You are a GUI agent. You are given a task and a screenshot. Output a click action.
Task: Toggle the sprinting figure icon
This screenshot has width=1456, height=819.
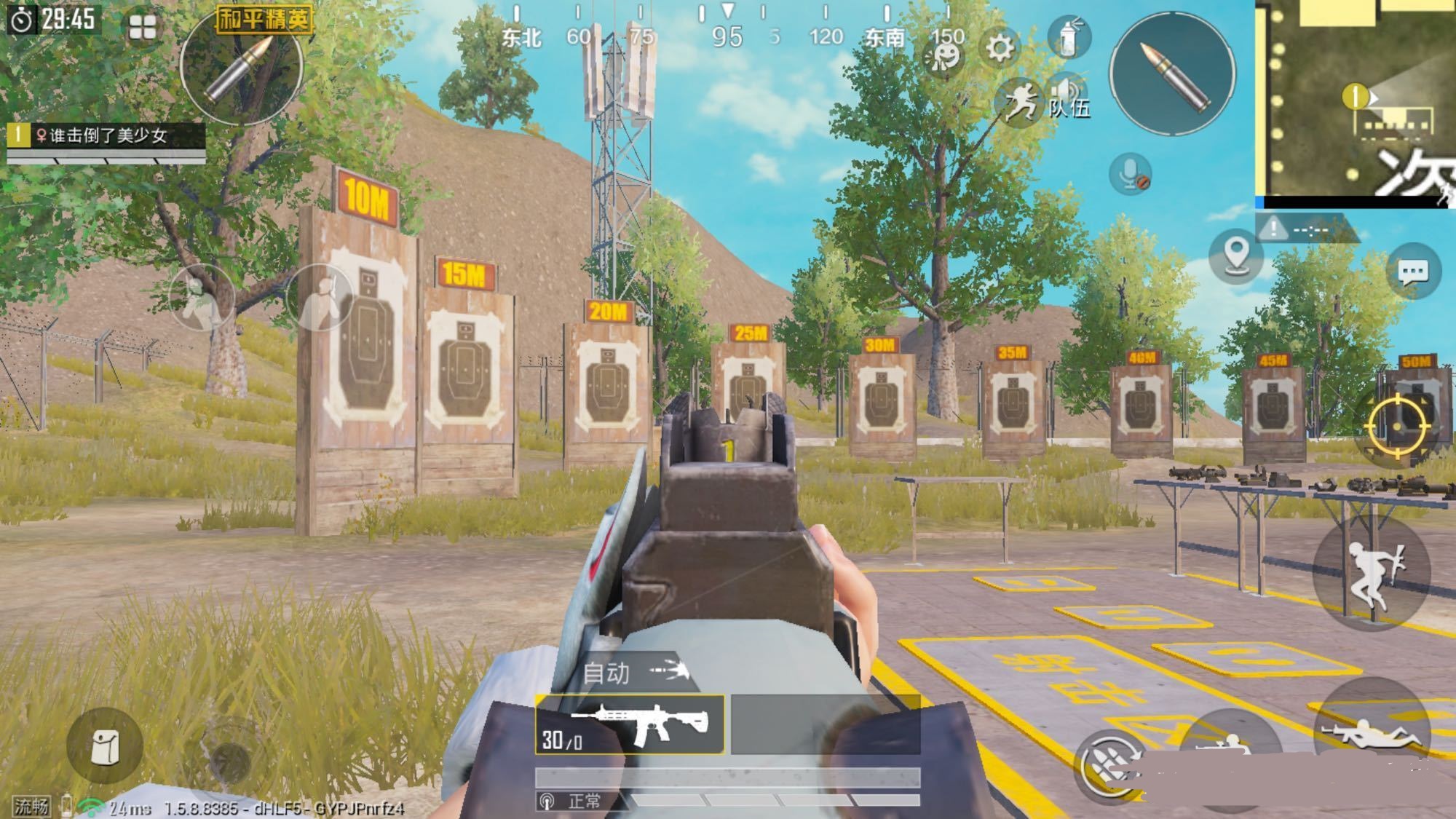pos(1019,103)
